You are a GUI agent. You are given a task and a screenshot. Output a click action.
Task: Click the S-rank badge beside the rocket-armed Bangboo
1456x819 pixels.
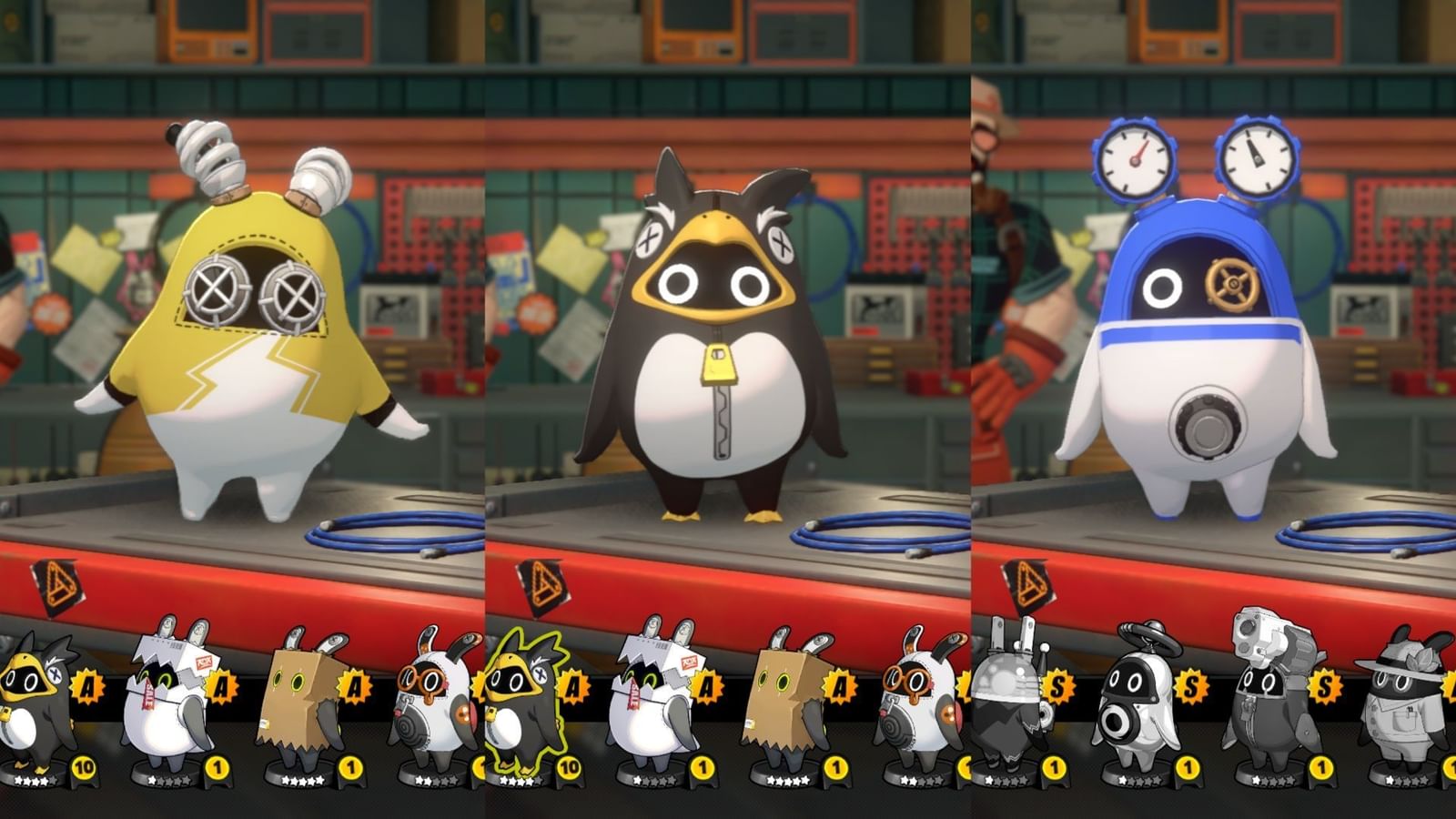pos(1325,685)
